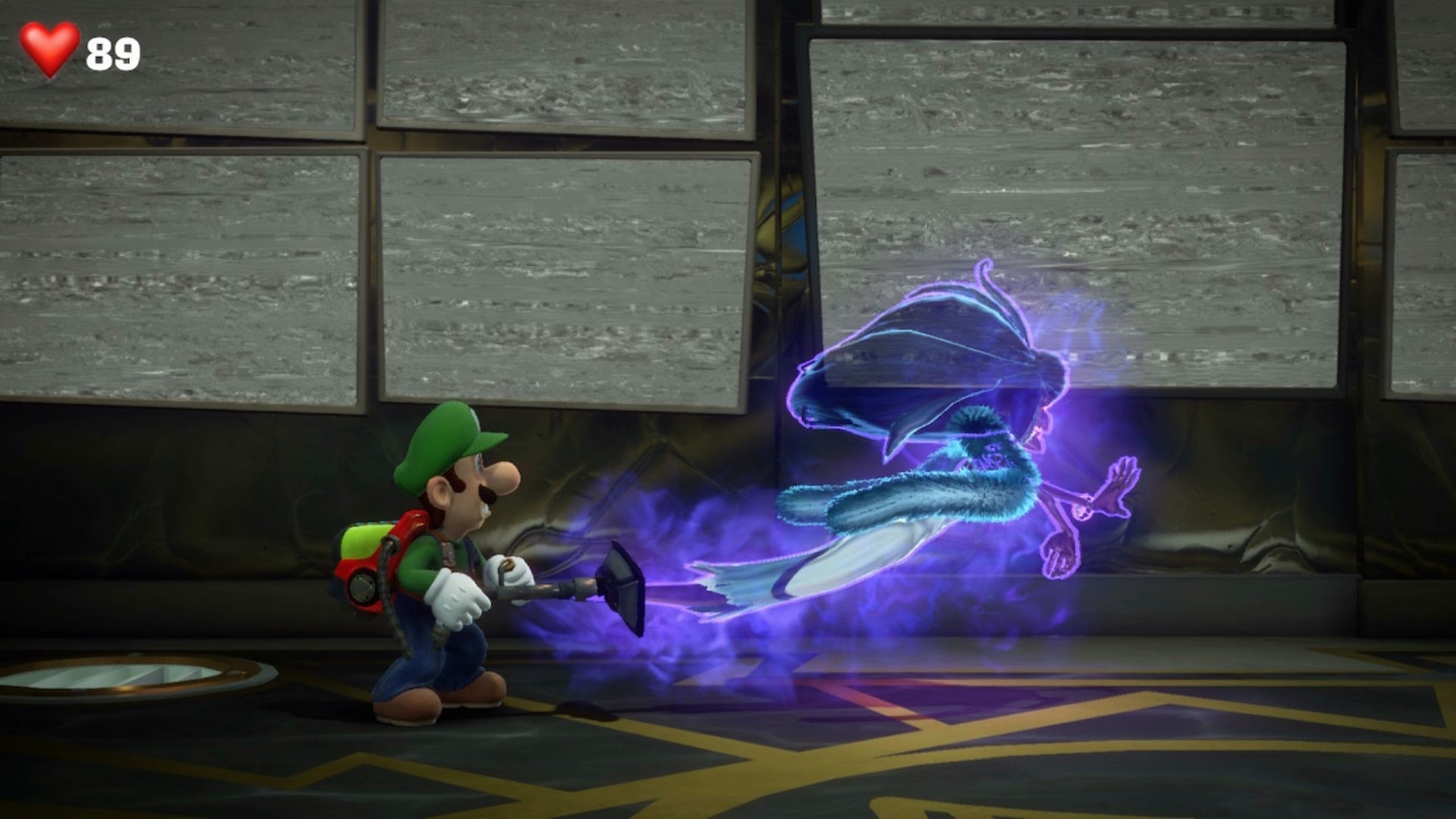The height and width of the screenshot is (819, 1456).
Task: Click the red heart health icon
Action: (x=47, y=49)
